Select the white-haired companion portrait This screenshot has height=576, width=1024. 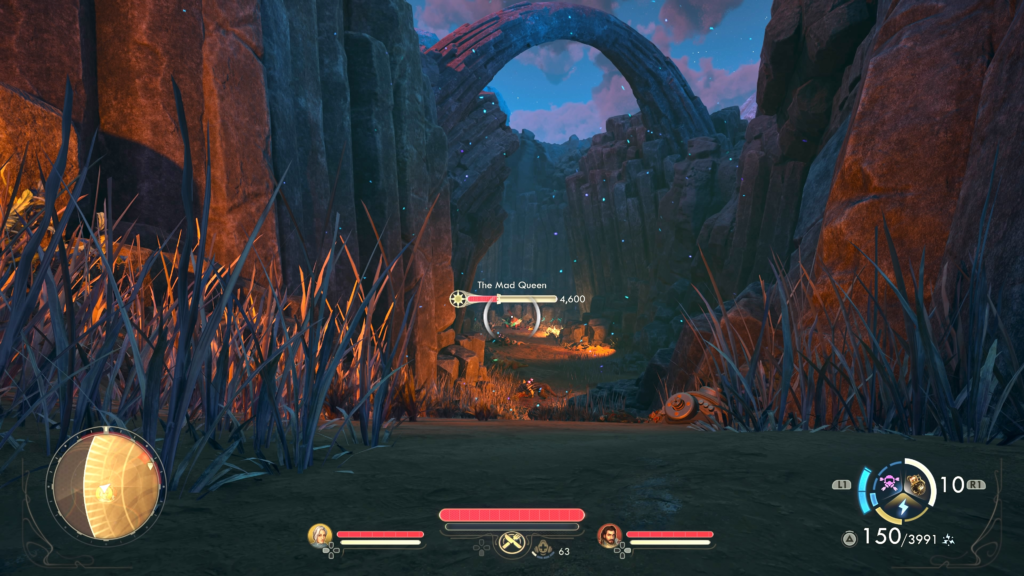(x=320, y=535)
